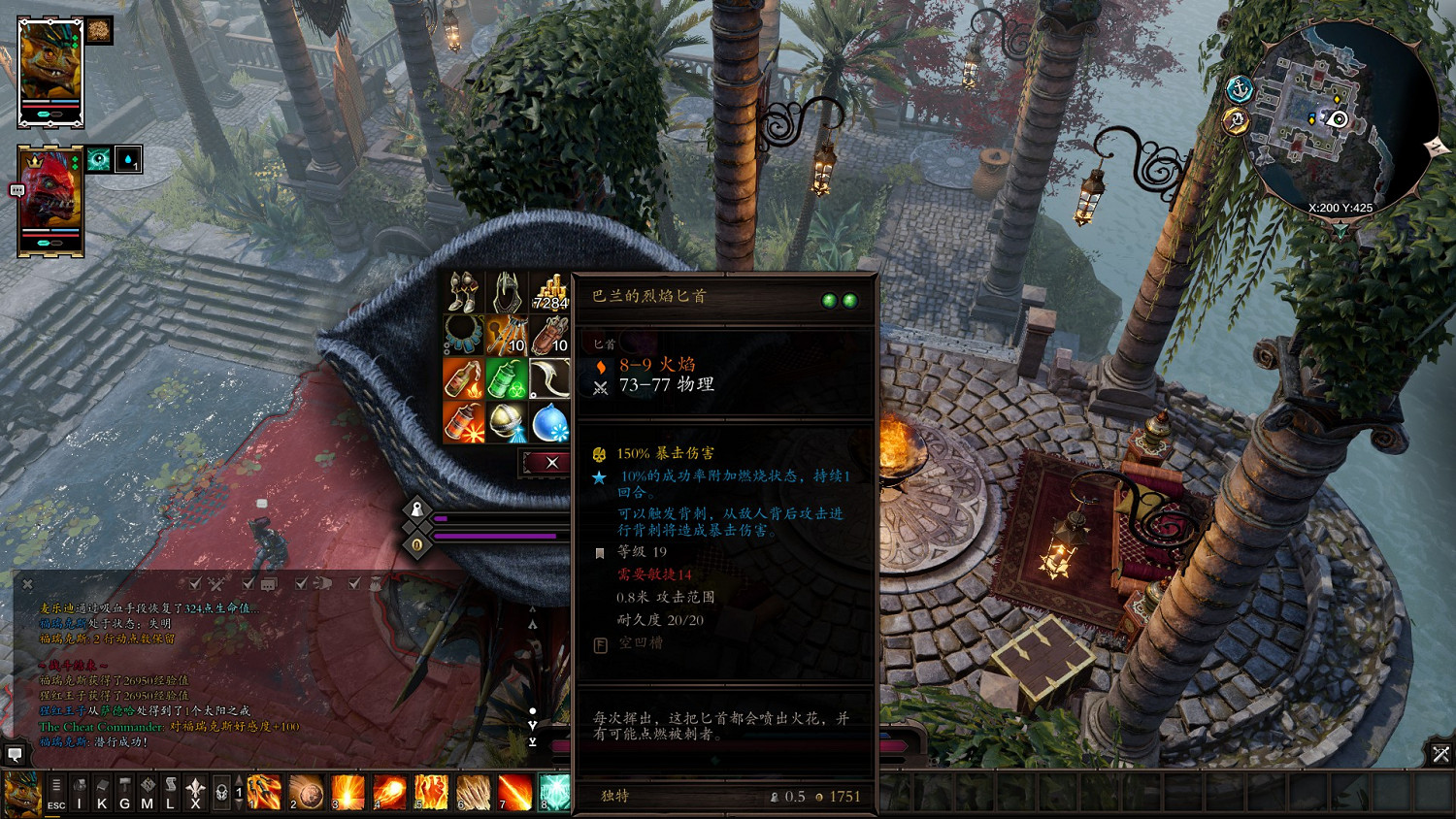This screenshot has width=1456, height=819.
Task: Click the minimap in the top right corner
Action: coord(1344,112)
